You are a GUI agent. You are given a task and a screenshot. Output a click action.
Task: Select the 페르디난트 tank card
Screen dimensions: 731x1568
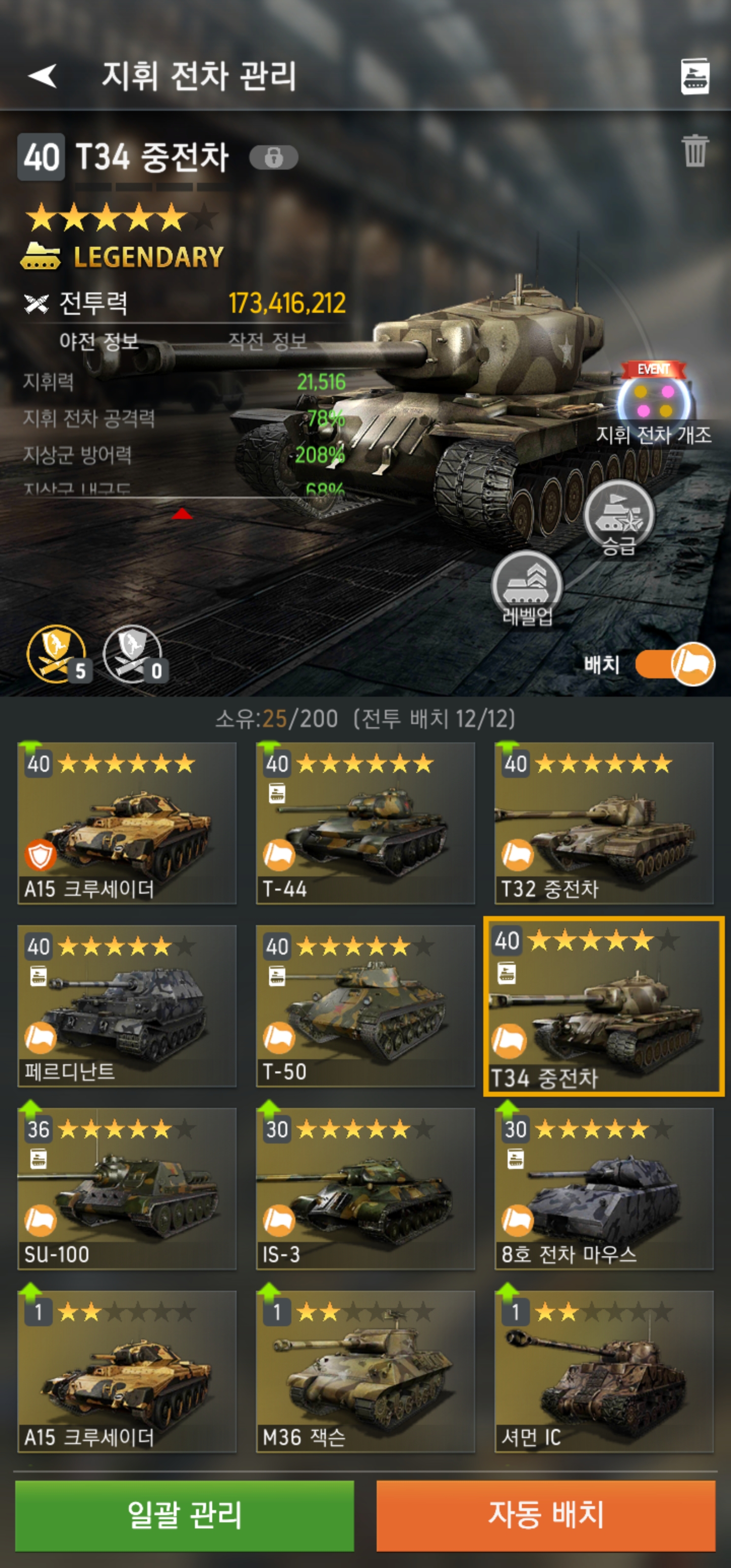[126, 1005]
